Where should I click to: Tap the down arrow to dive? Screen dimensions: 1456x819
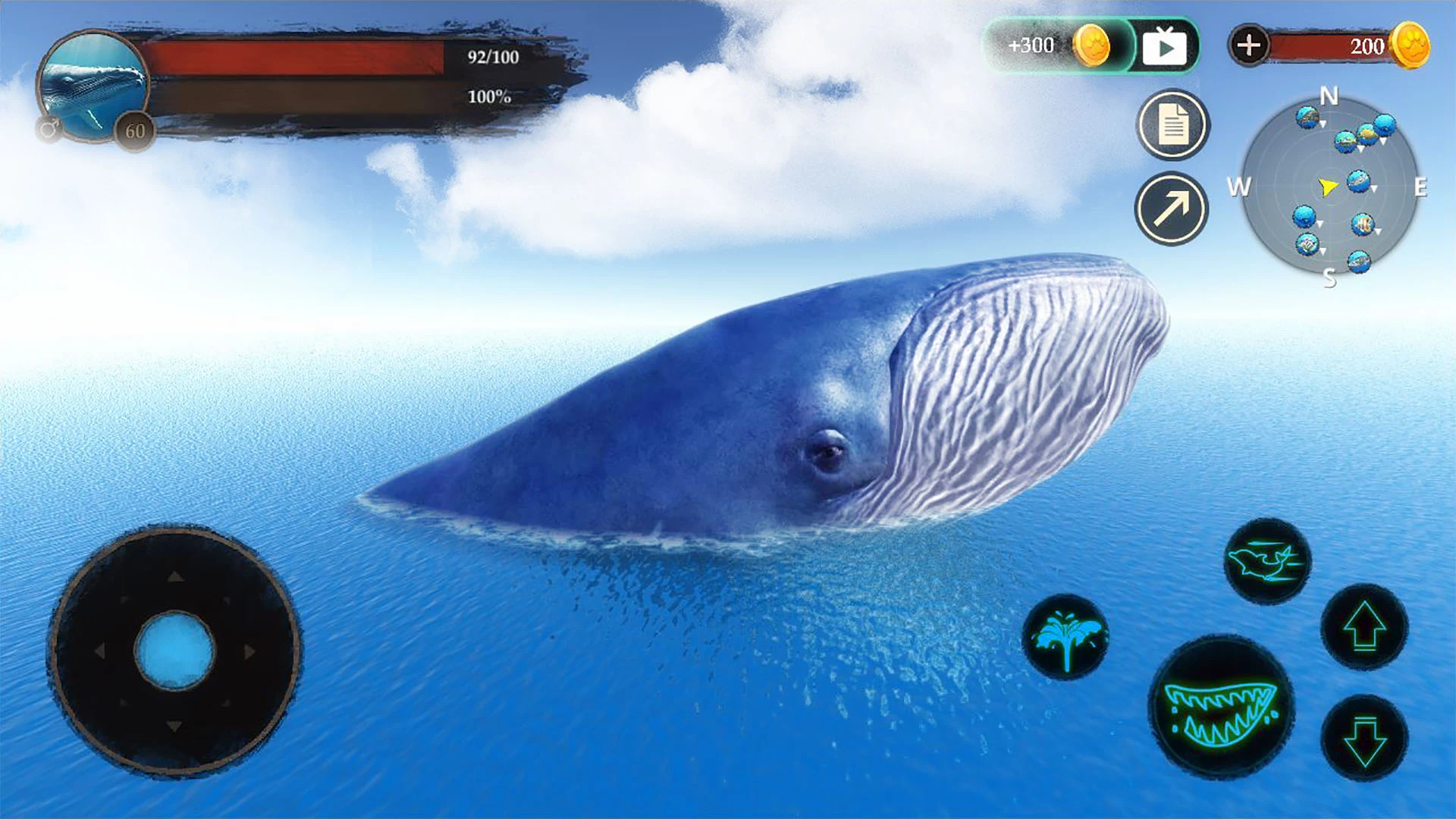click(x=1364, y=738)
